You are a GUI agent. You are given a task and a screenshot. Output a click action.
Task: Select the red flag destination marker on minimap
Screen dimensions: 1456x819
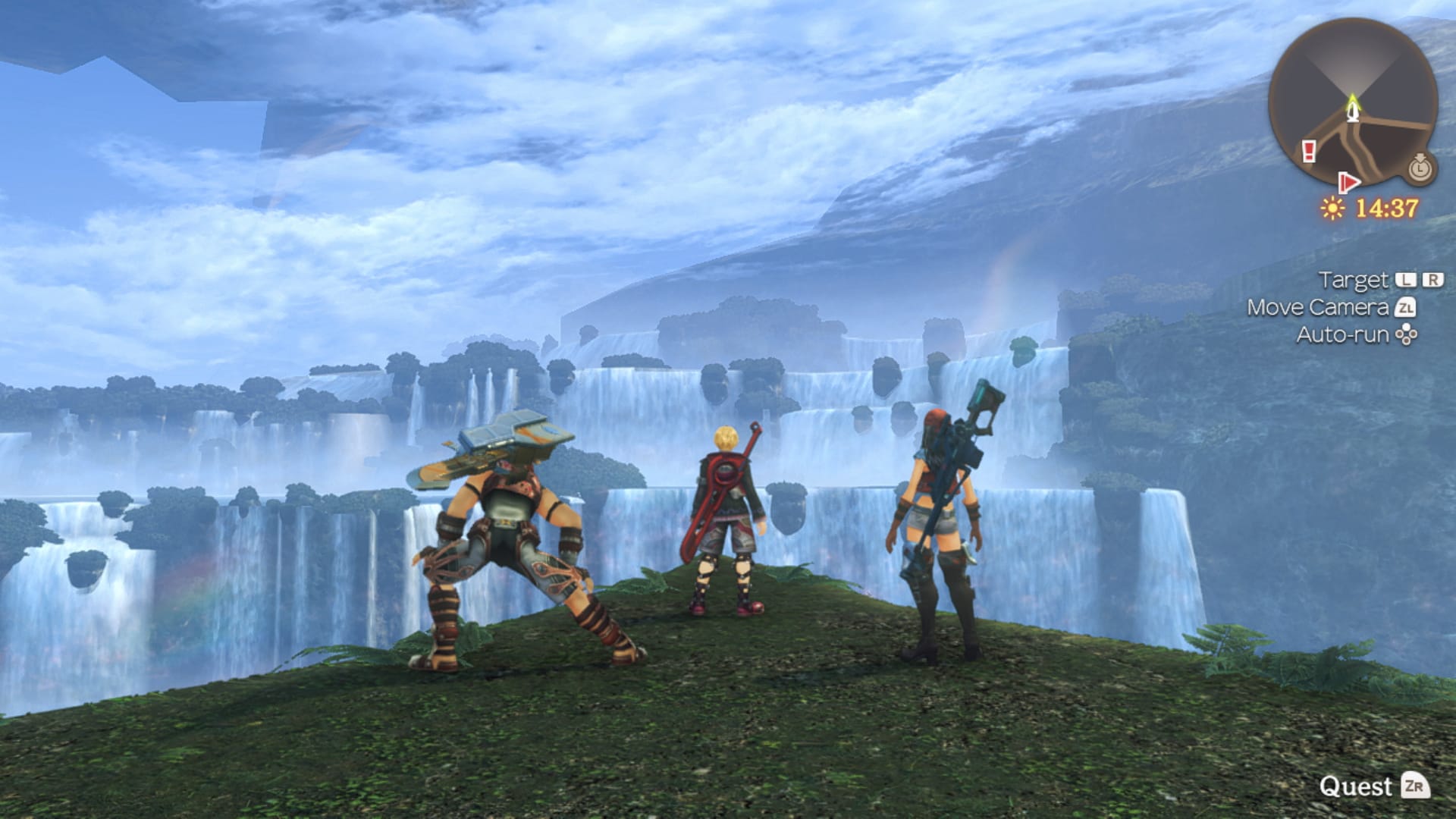(1349, 182)
